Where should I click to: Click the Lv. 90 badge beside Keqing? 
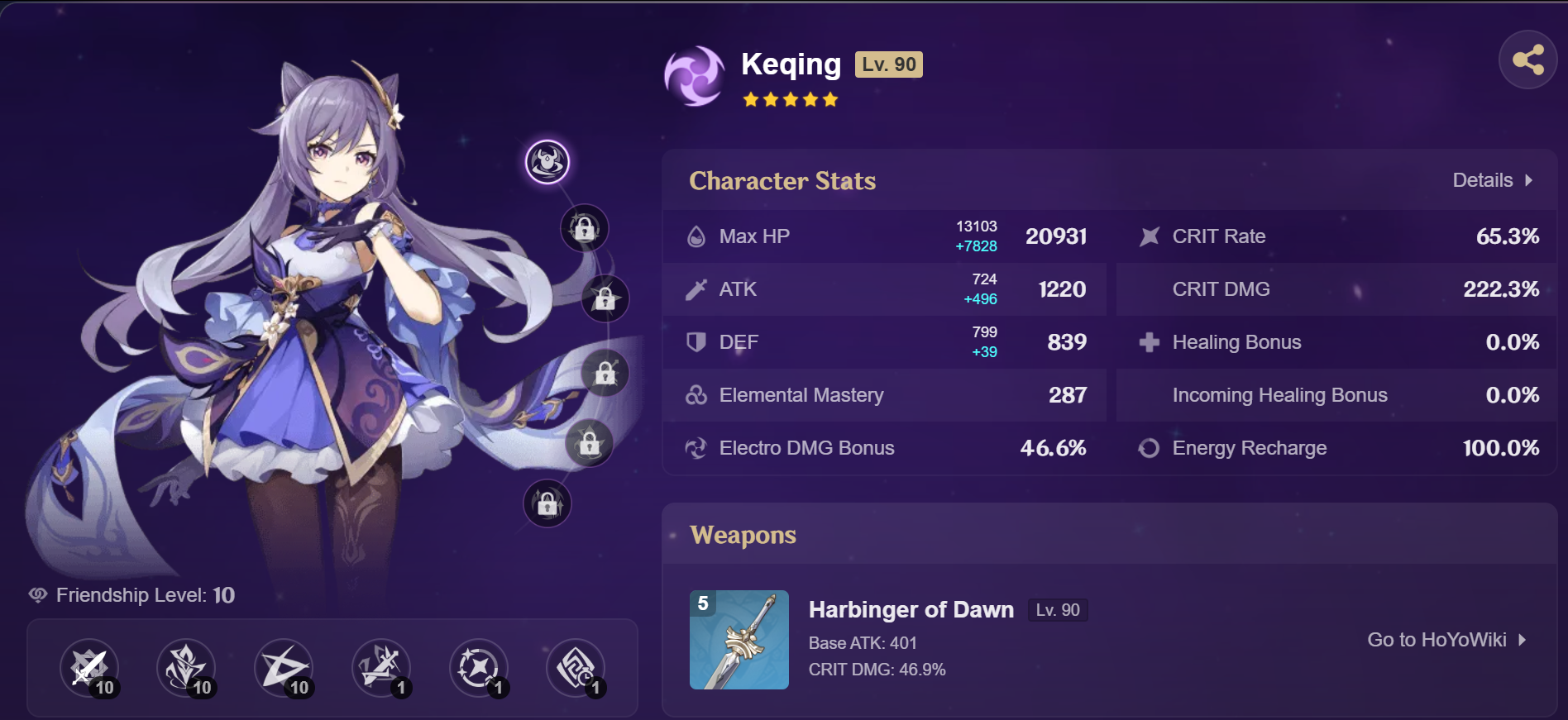point(888,64)
